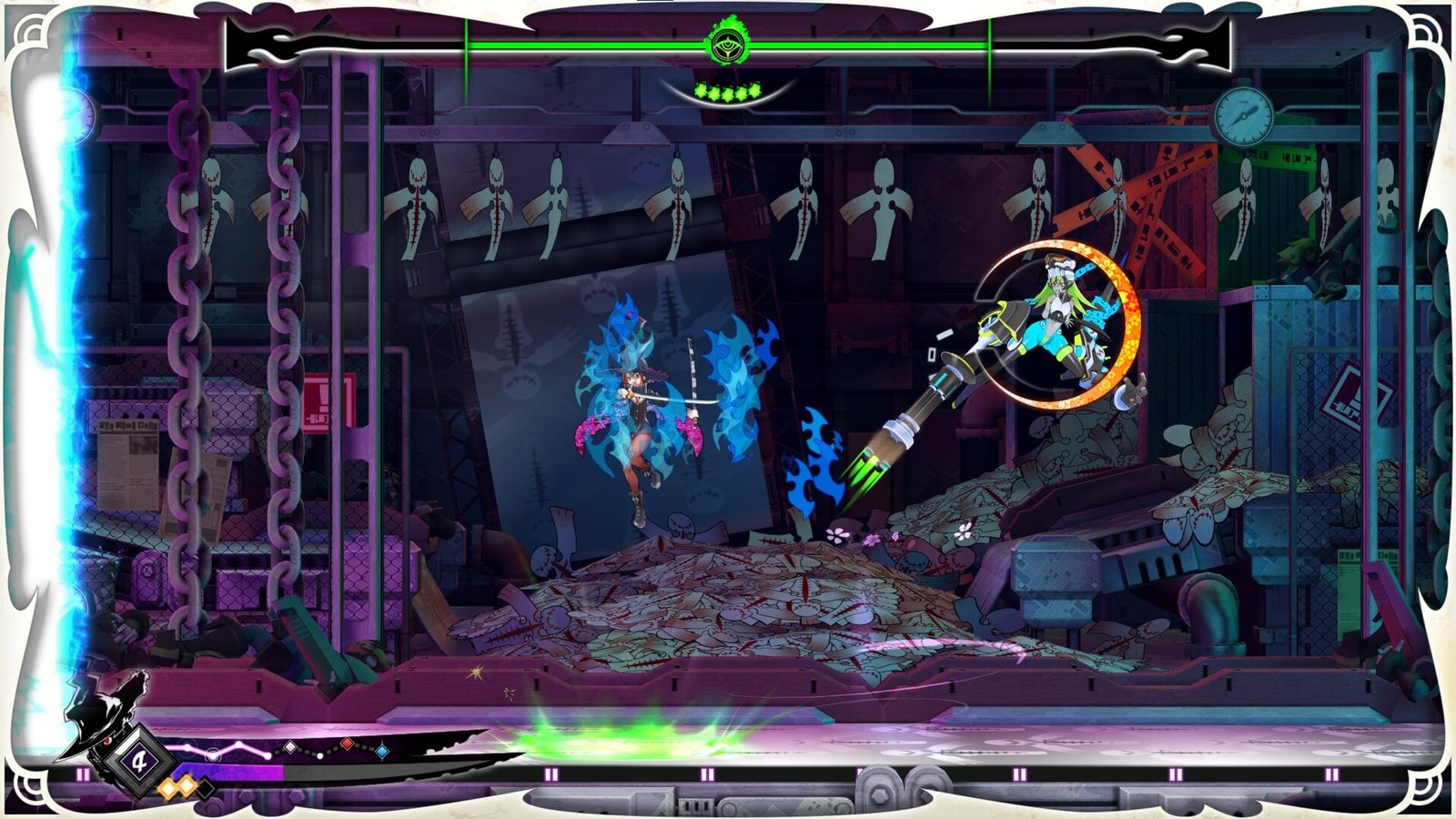
Task: Select the diamond emblem showing number 4
Action: [x=139, y=761]
